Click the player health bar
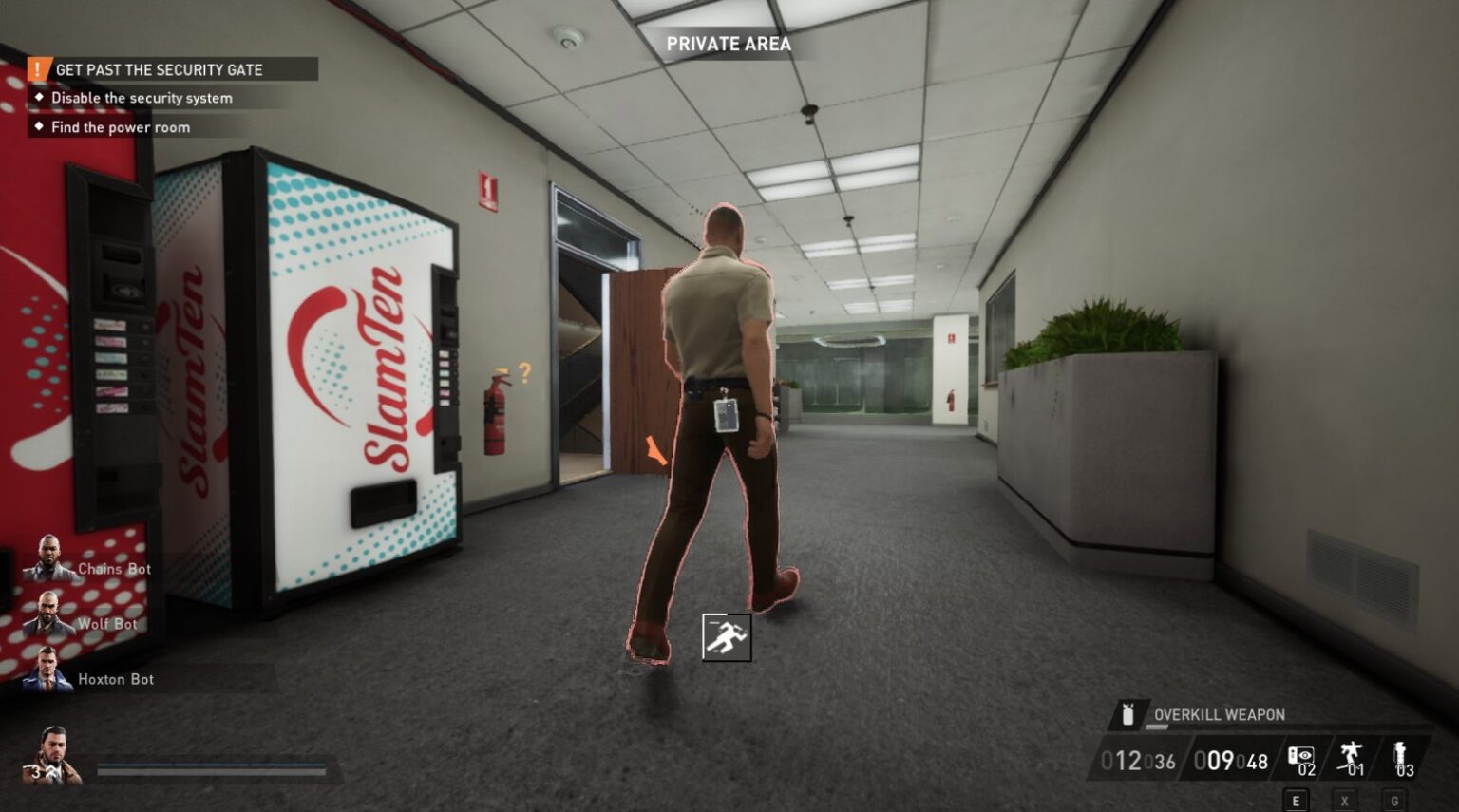This screenshot has width=1459, height=812. tap(214, 772)
